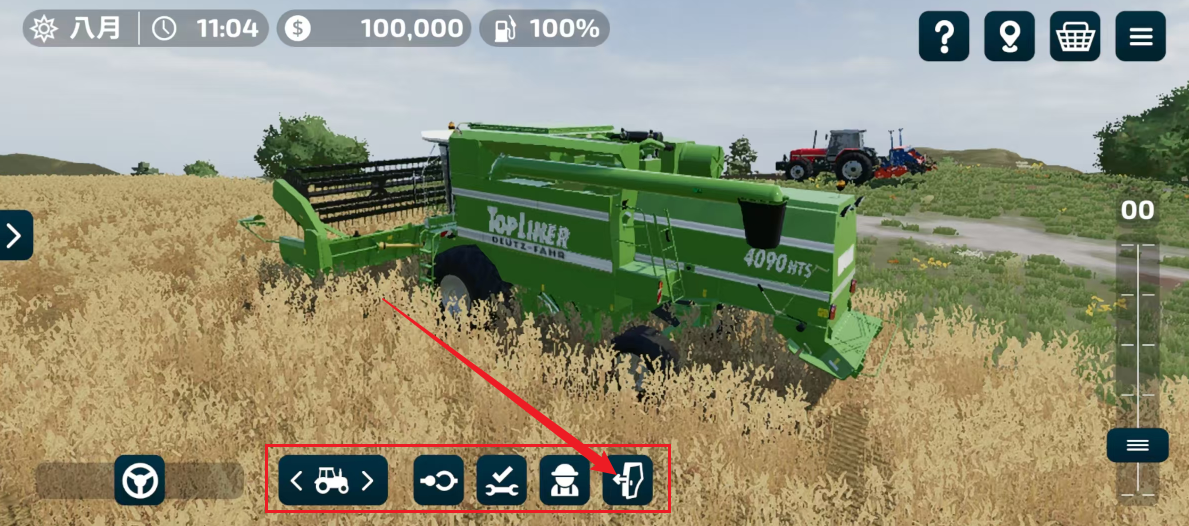Screen dimensions: 1189x526
Task: Switch to the next vehicle
Action: pyautogui.click(x=368, y=481)
